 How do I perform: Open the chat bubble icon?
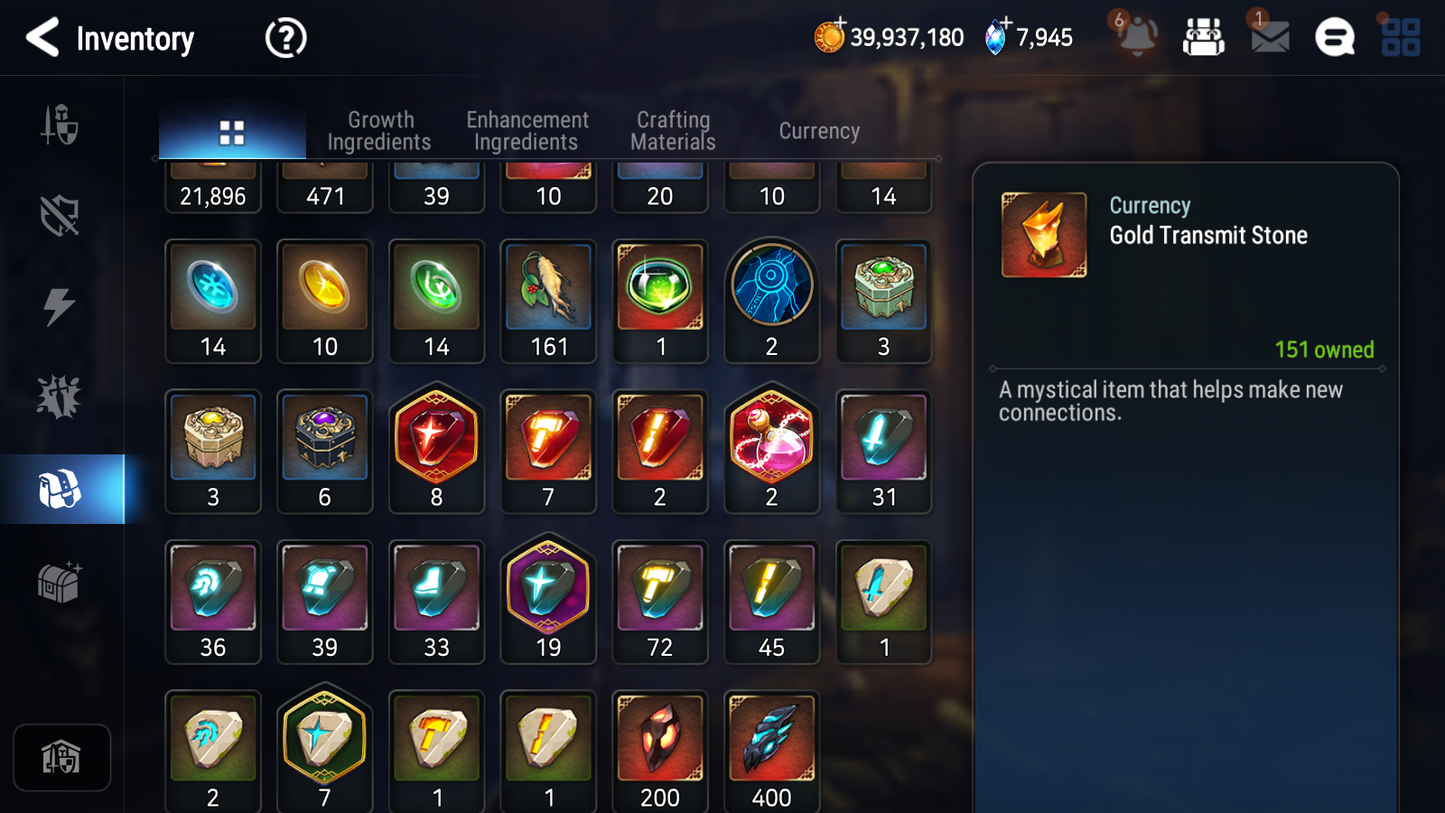pyautogui.click(x=1334, y=37)
